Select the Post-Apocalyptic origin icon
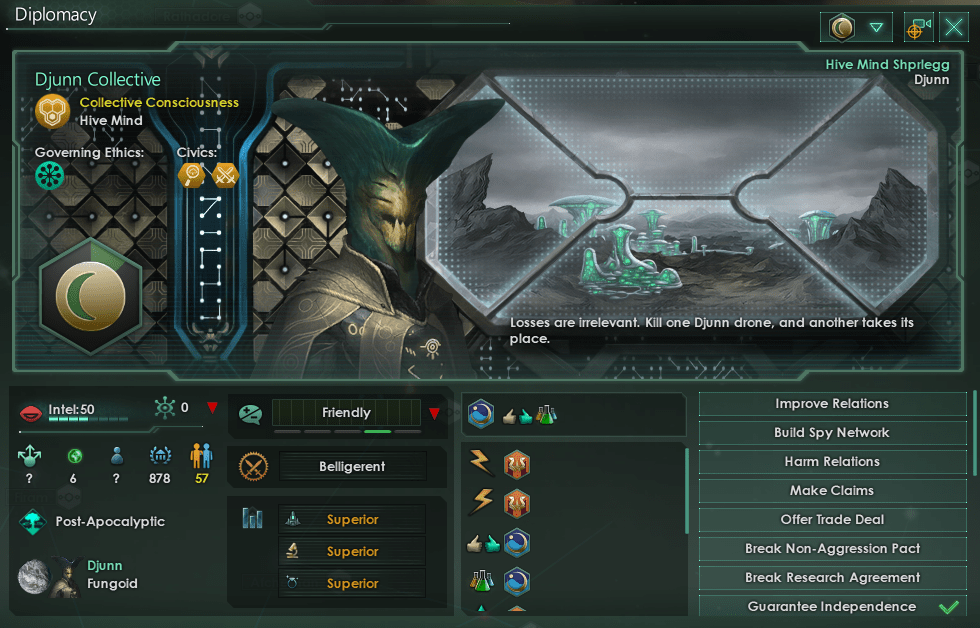The width and height of the screenshot is (980, 628). (x=34, y=521)
